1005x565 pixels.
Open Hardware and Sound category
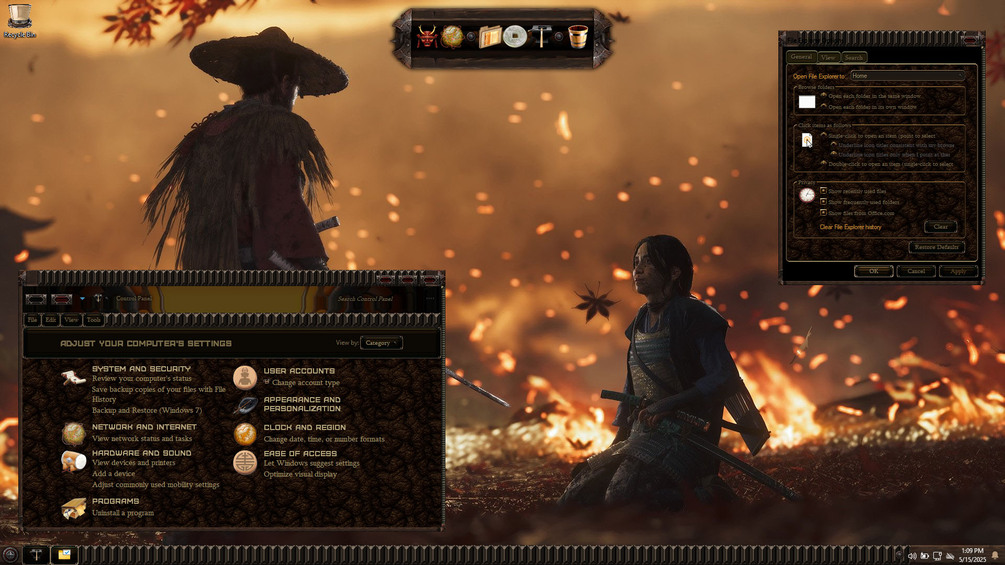[x=141, y=453]
